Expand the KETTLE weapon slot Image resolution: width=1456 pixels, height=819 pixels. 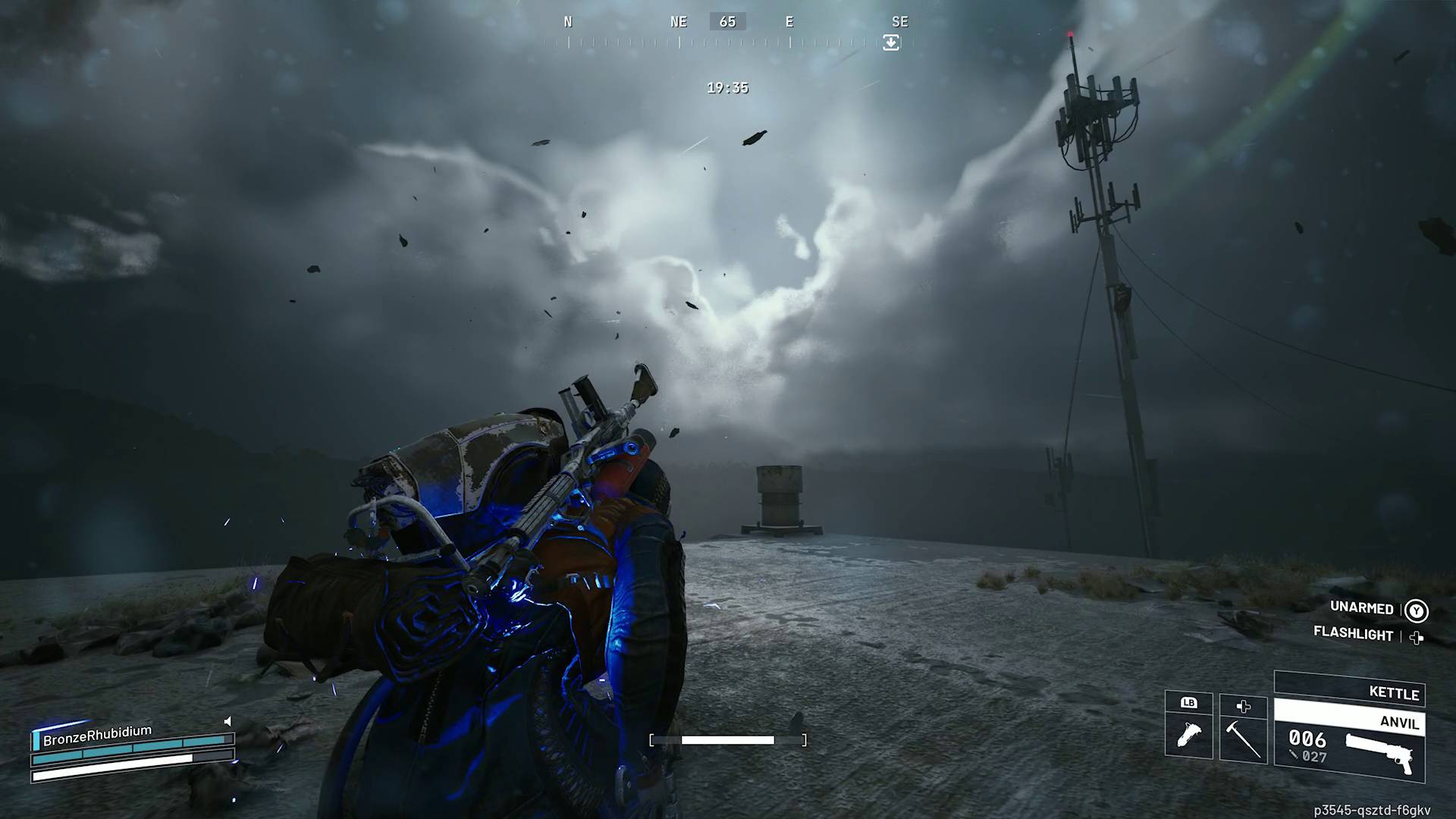(x=1394, y=694)
